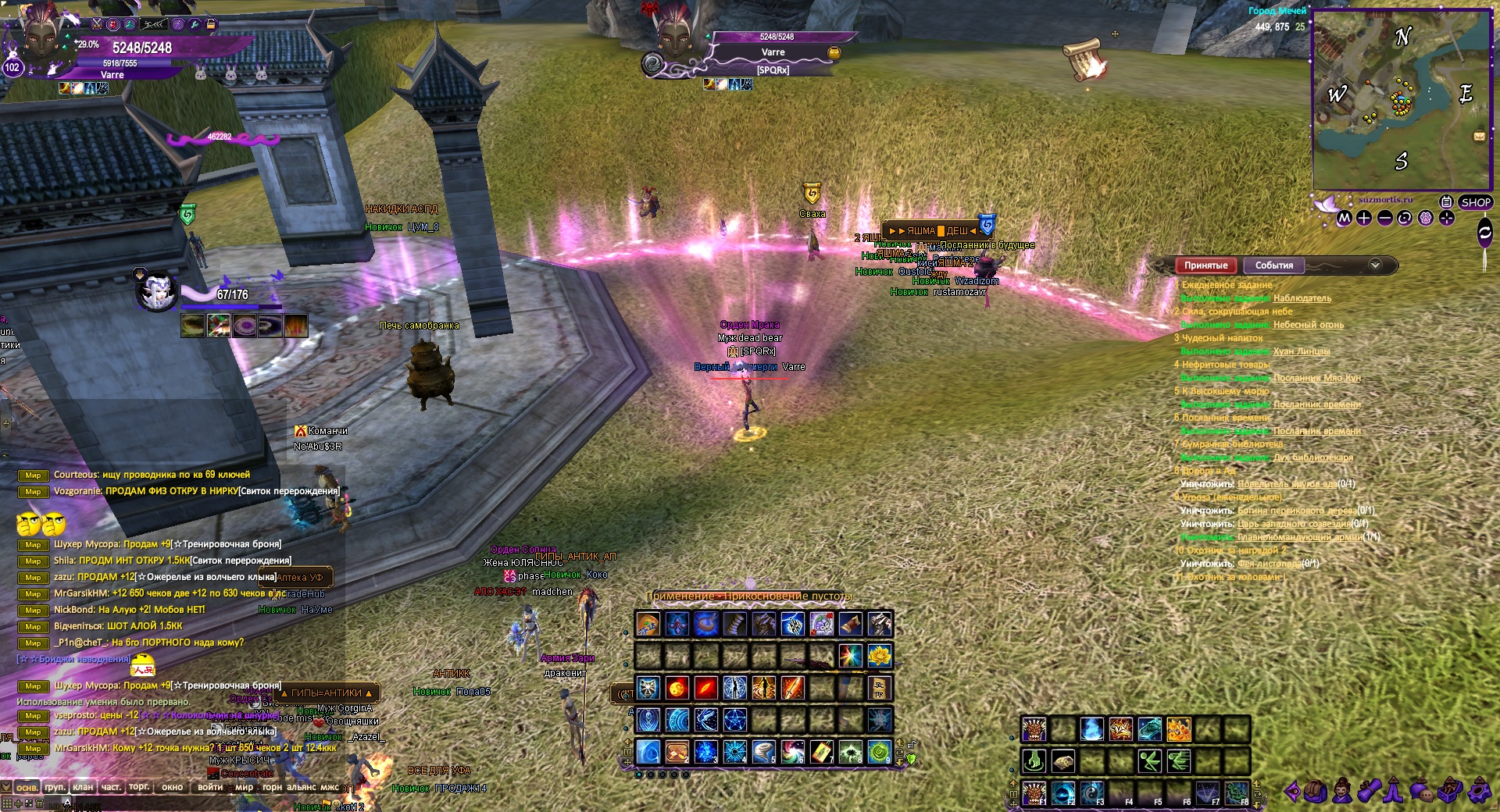Viewport: 1500px width, 812px height.
Task: Click the minimap zoom-in plus button
Action: click(1364, 219)
